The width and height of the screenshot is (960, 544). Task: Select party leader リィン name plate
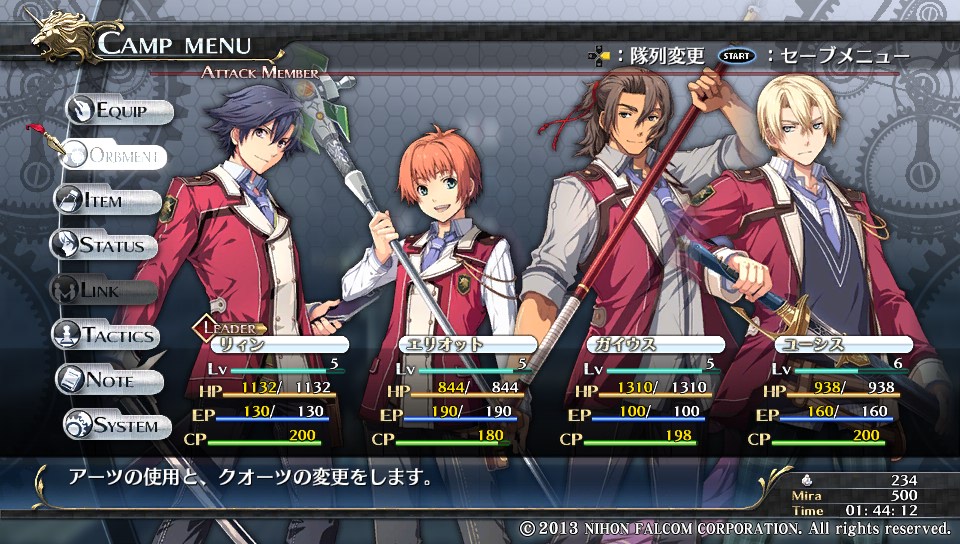[x=265, y=344]
